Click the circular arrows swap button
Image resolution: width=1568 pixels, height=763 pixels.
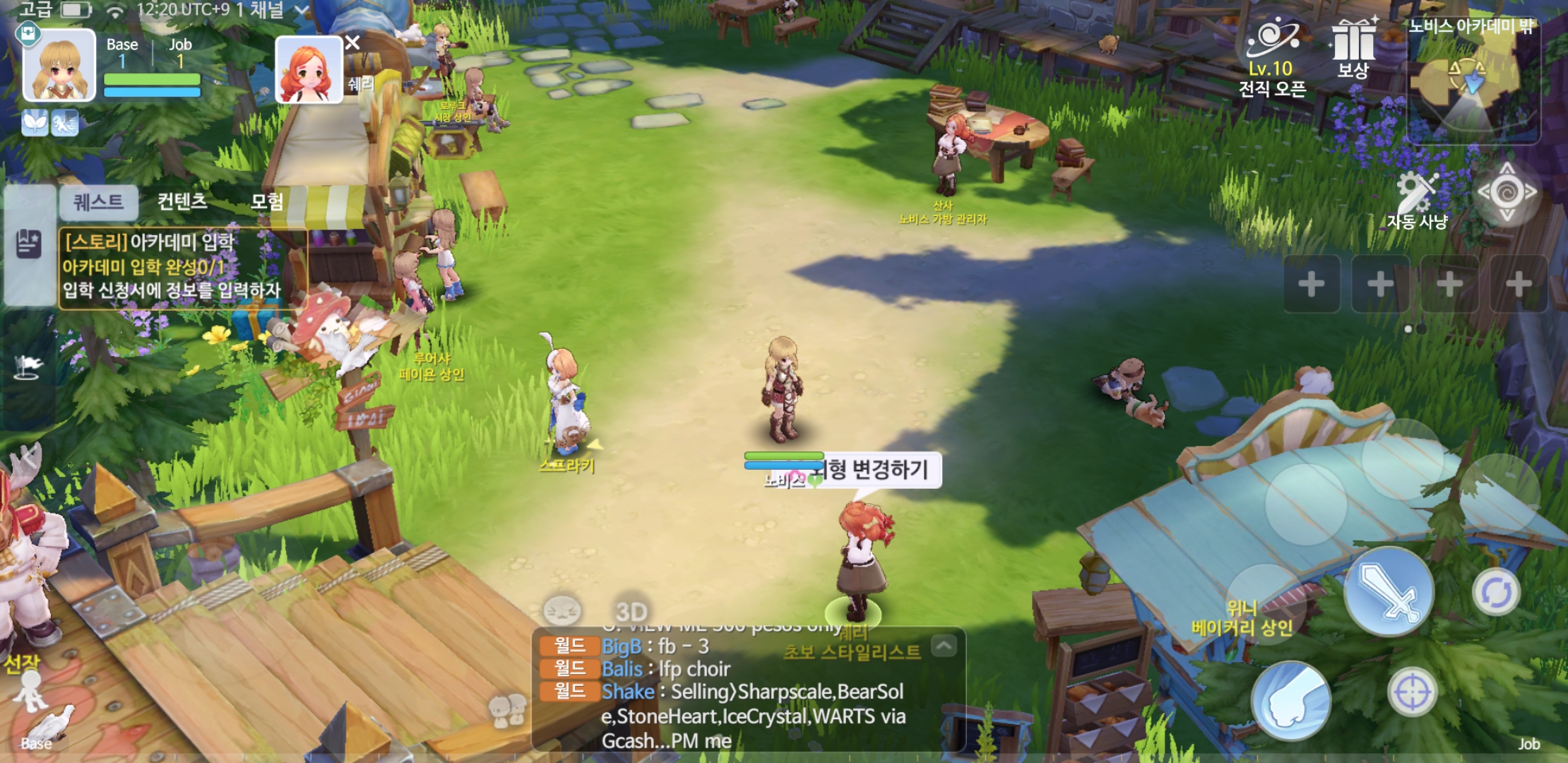pyautogui.click(x=1496, y=591)
